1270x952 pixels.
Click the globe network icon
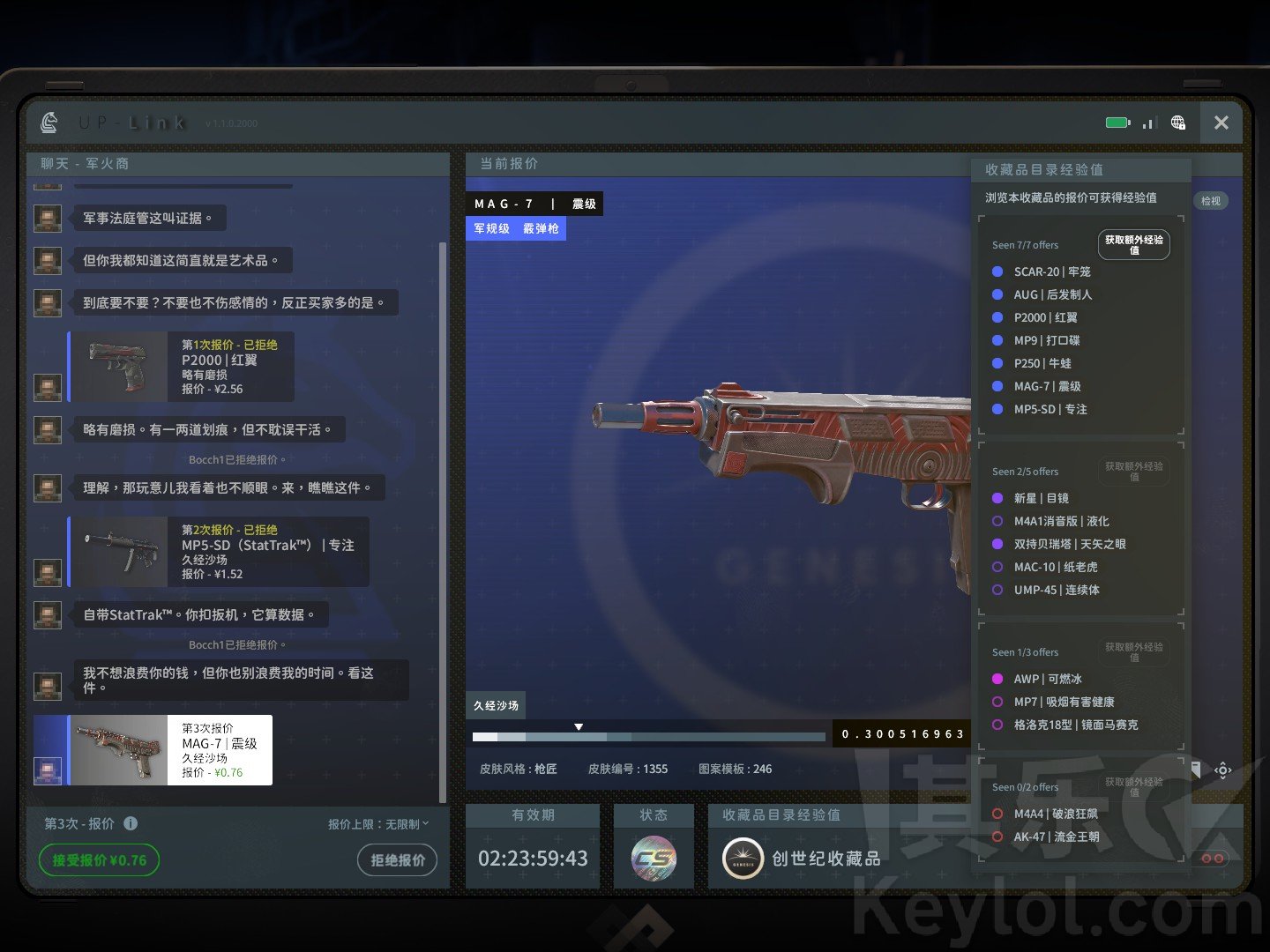1178,123
